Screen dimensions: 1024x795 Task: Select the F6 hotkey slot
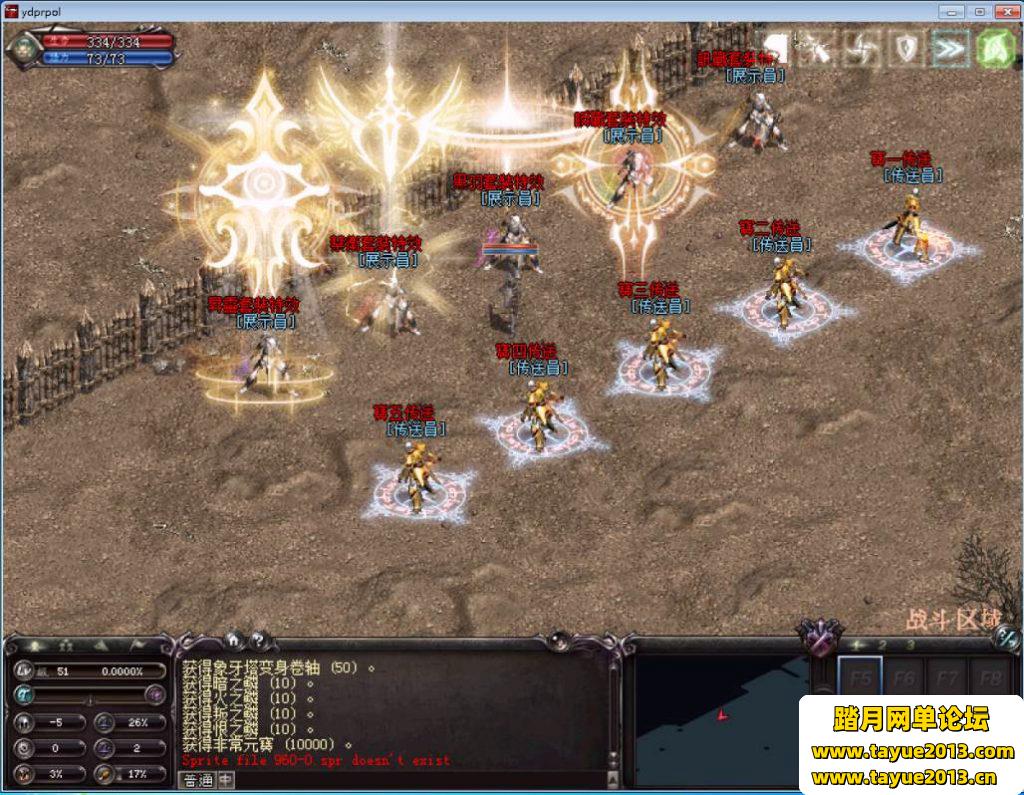(904, 677)
